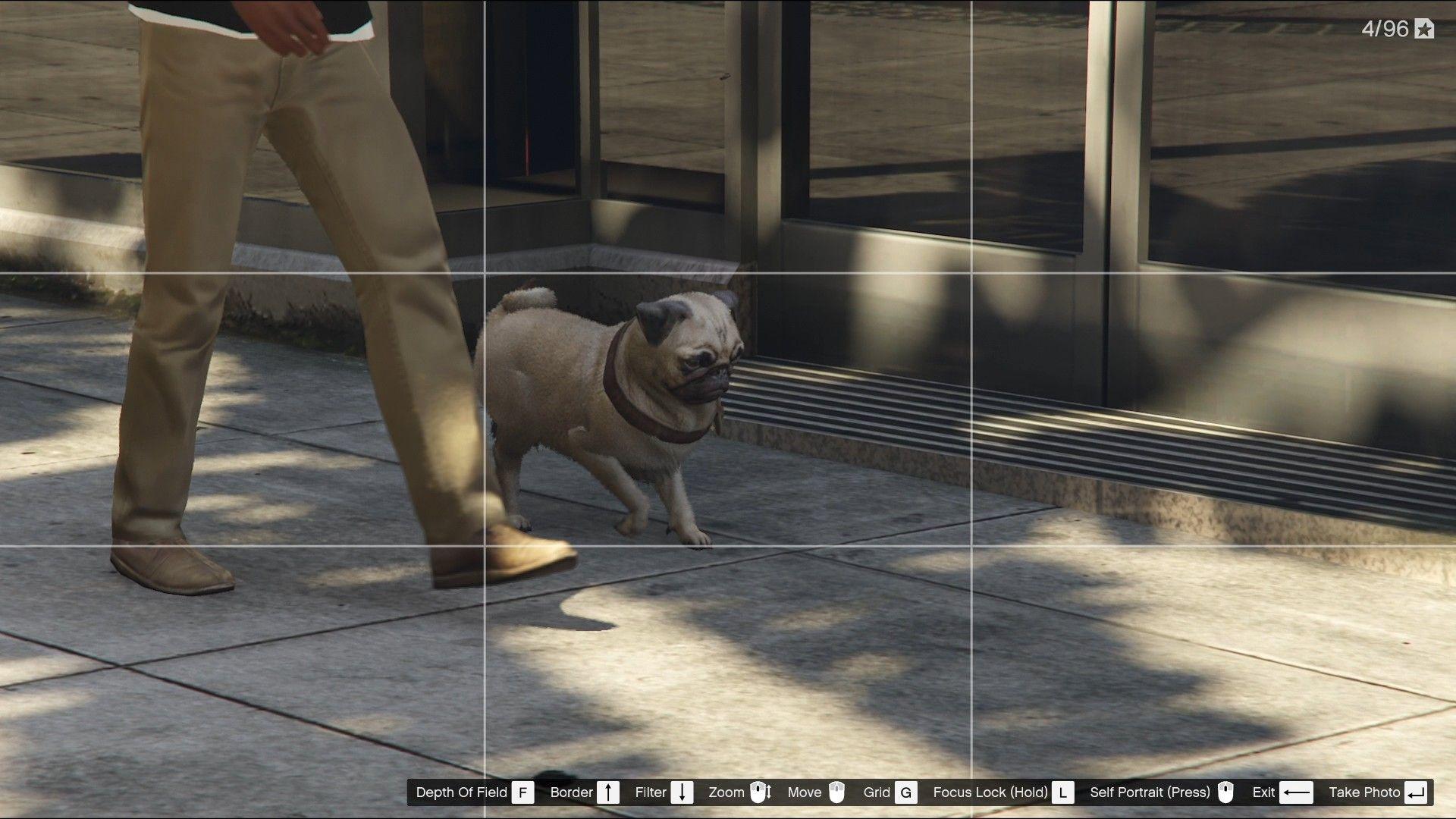Select the Border option in the bottom bar

click(x=573, y=792)
